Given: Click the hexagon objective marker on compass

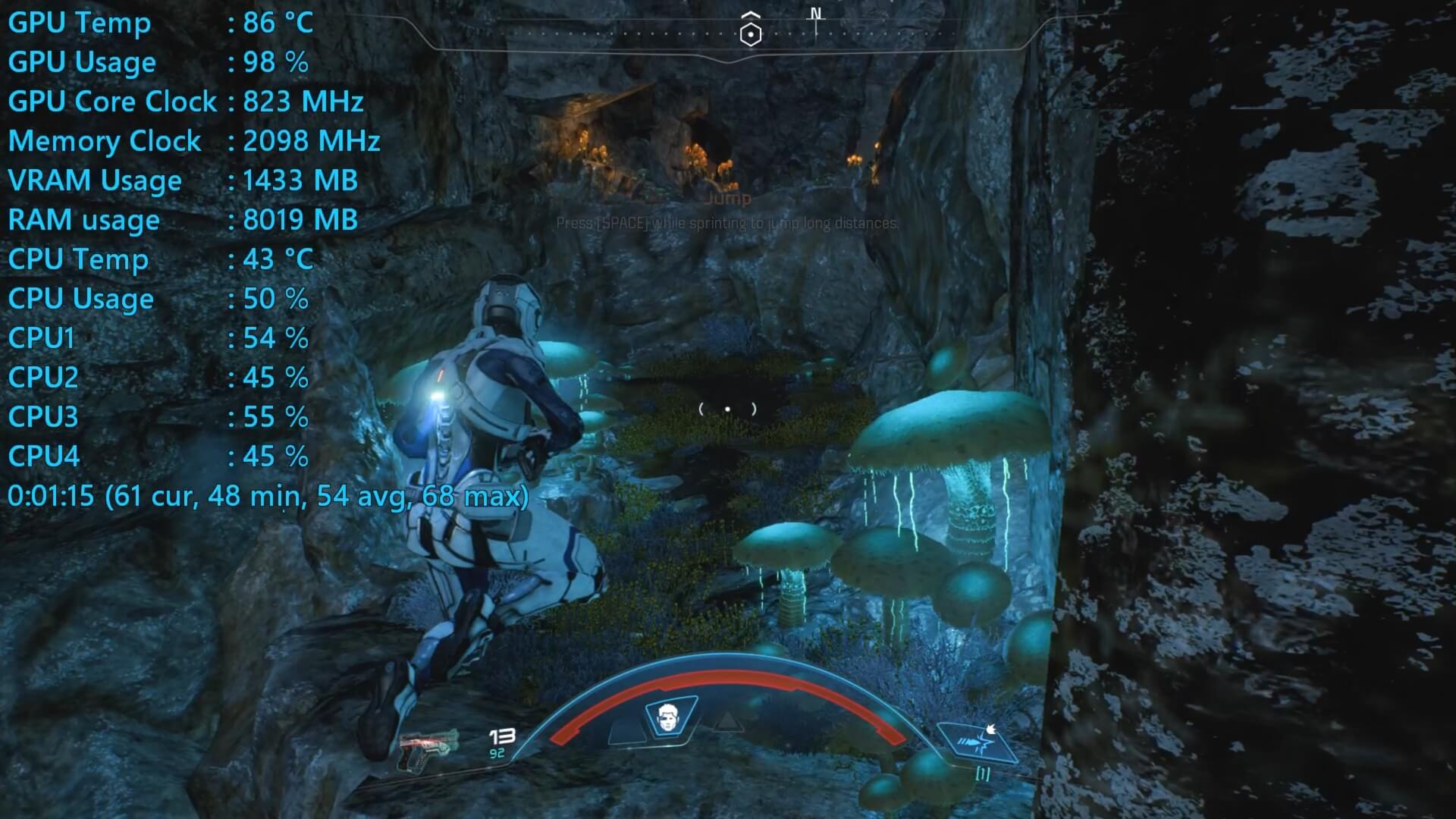Looking at the screenshot, I should point(750,33).
